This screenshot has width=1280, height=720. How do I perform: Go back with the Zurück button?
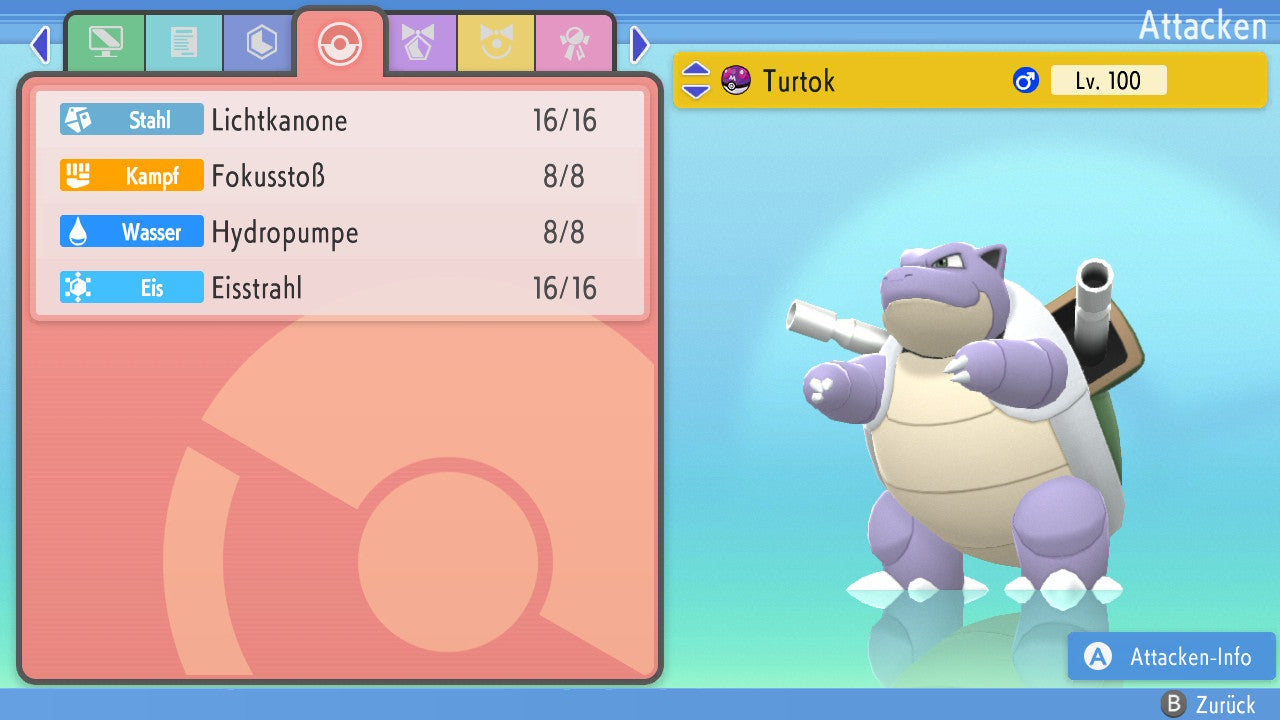1208,704
